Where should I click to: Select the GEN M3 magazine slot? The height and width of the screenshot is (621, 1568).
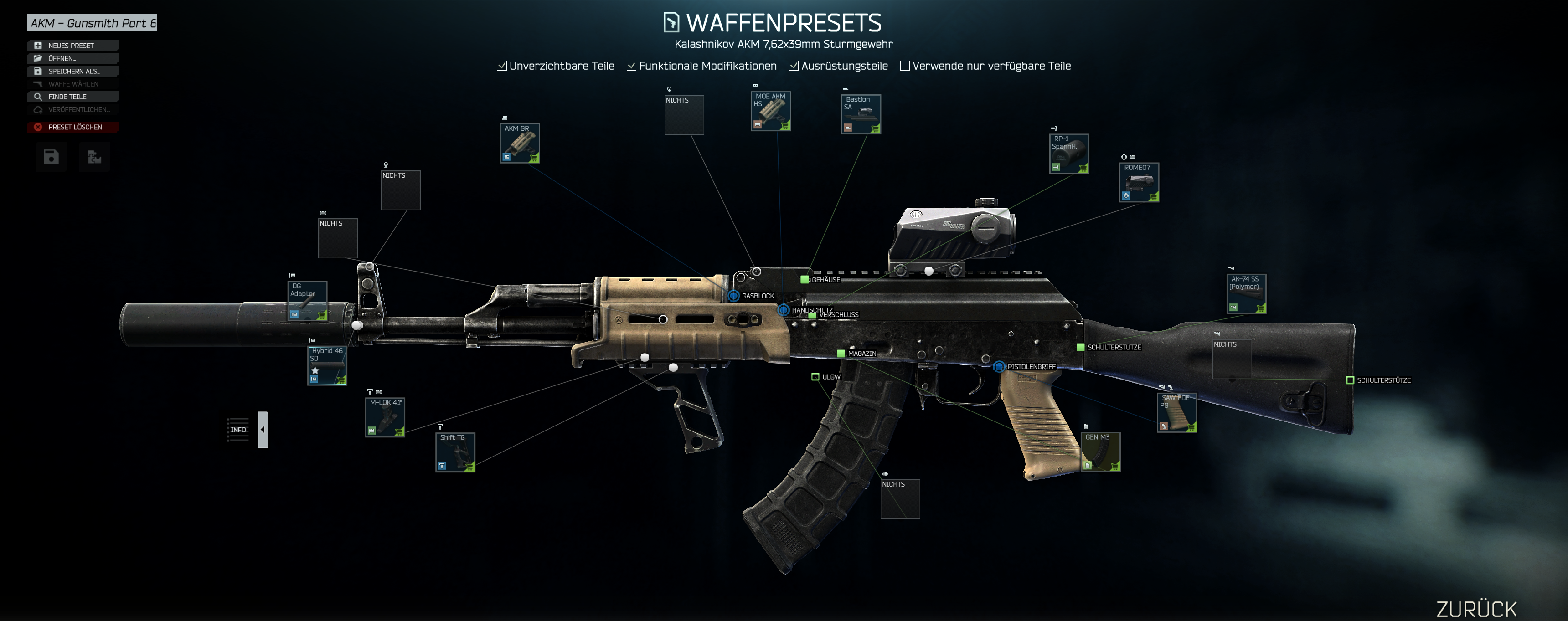pos(1100,452)
